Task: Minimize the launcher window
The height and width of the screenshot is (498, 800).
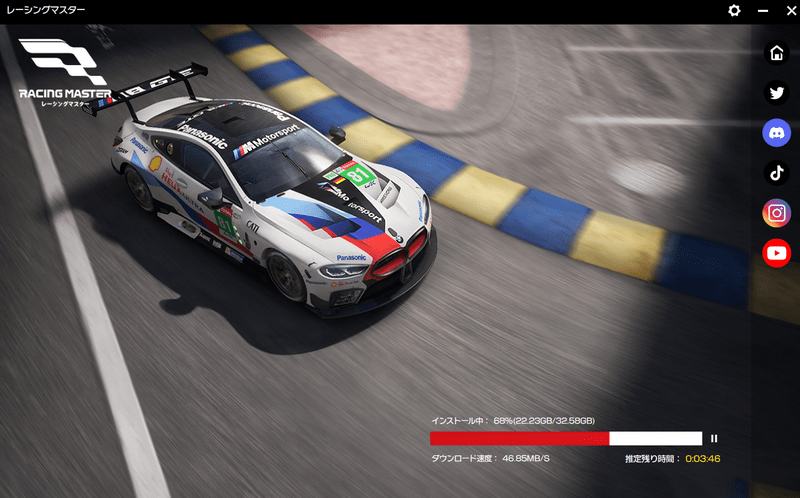Action: (763, 10)
